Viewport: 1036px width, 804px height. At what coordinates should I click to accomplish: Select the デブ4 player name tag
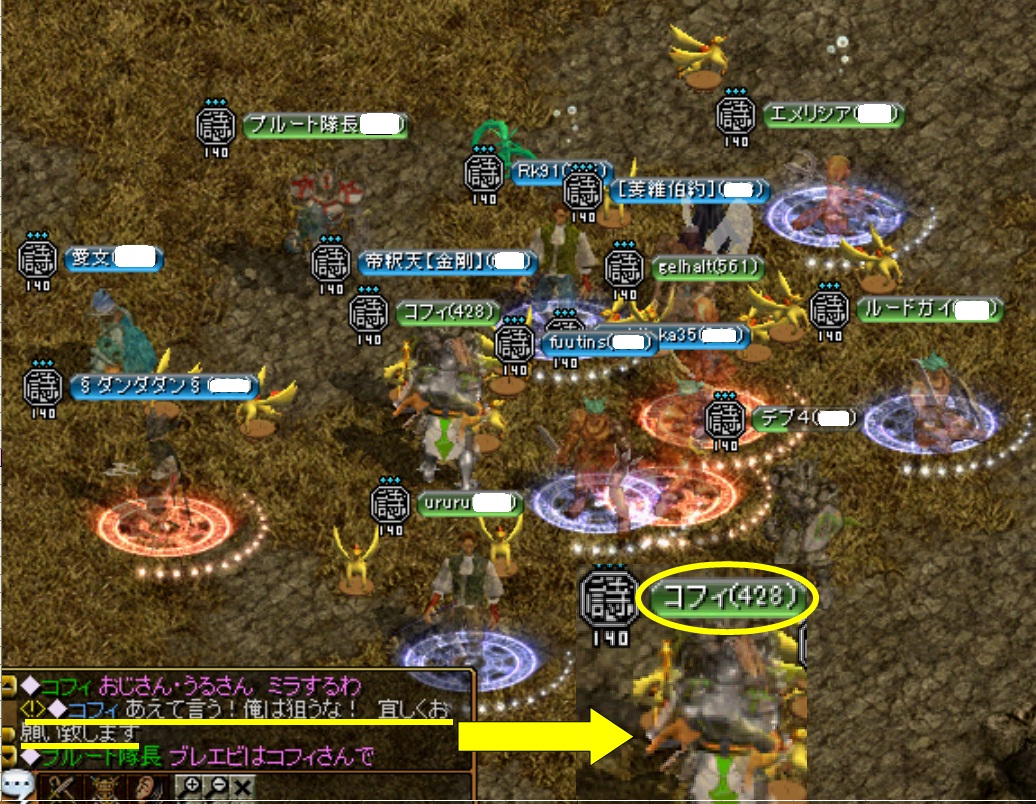[802, 418]
